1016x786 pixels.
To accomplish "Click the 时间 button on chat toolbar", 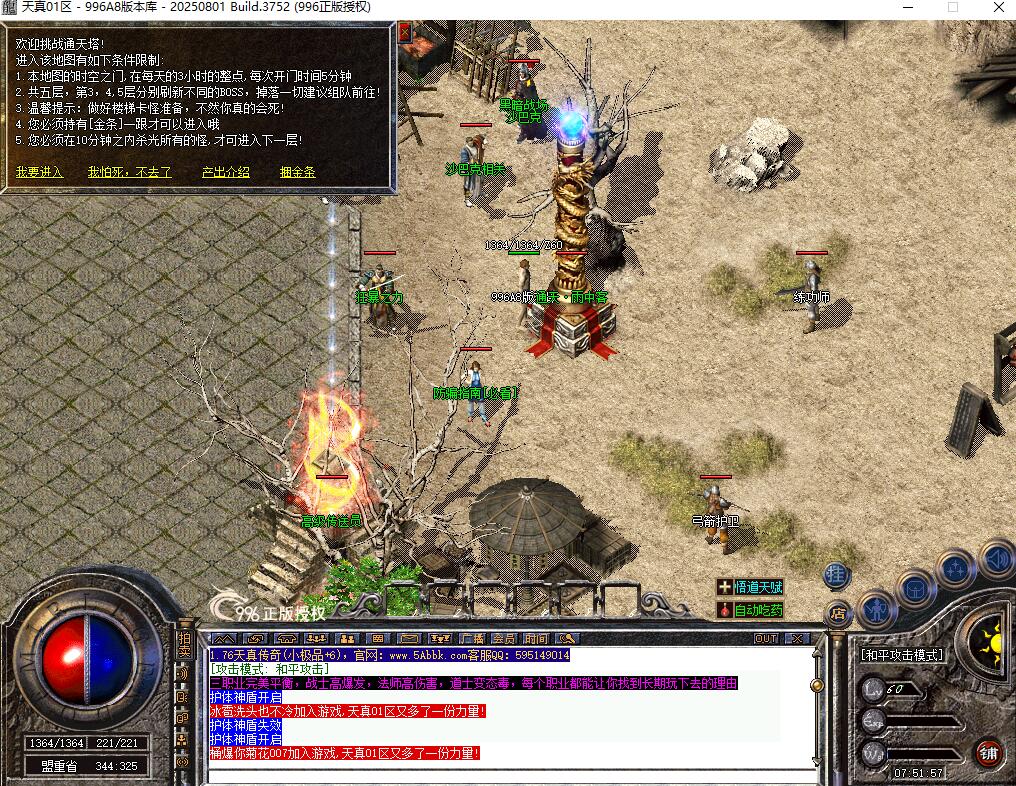I will (x=536, y=638).
